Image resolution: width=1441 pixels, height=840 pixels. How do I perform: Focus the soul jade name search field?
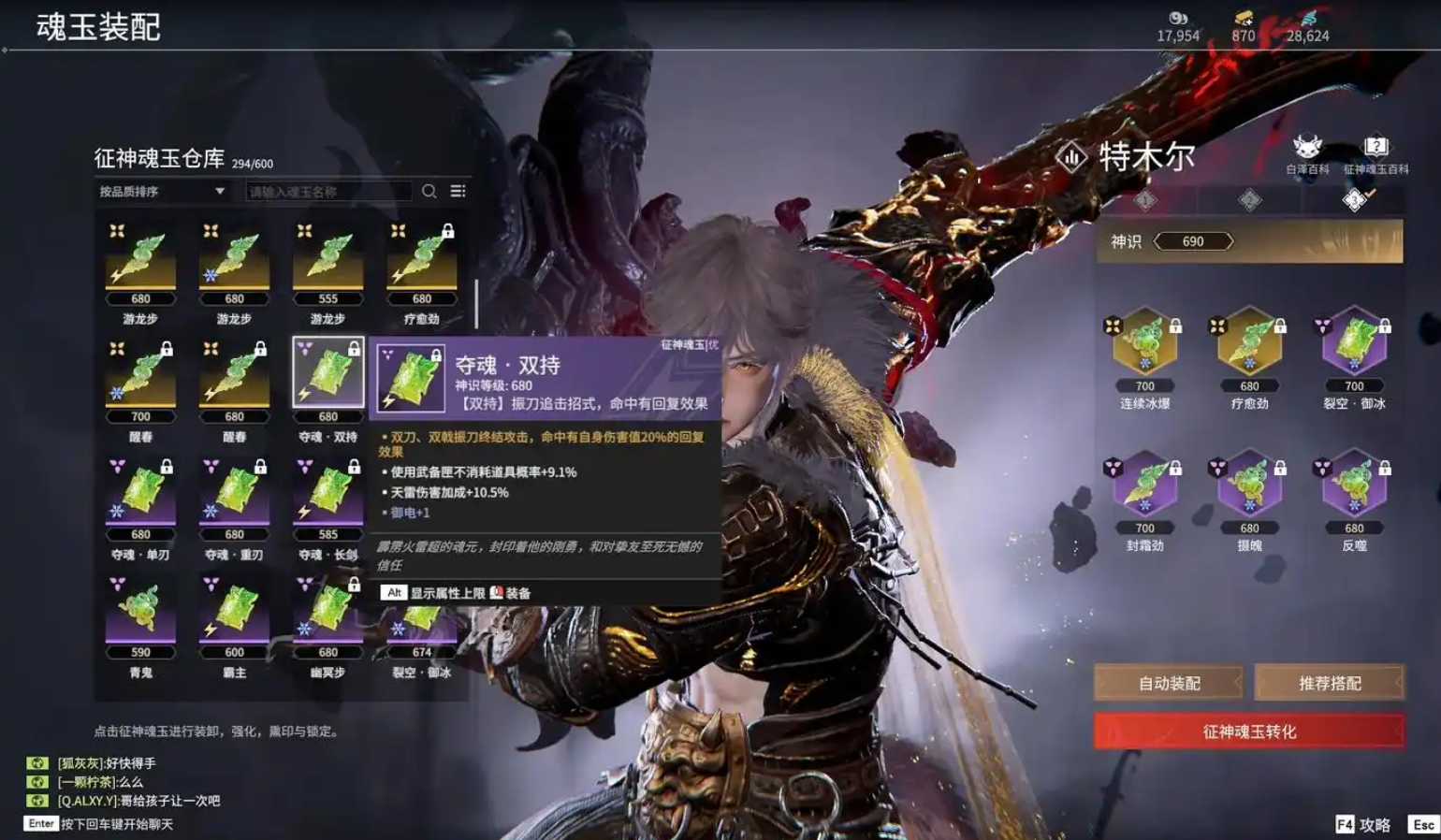click(x=327, y=192)
